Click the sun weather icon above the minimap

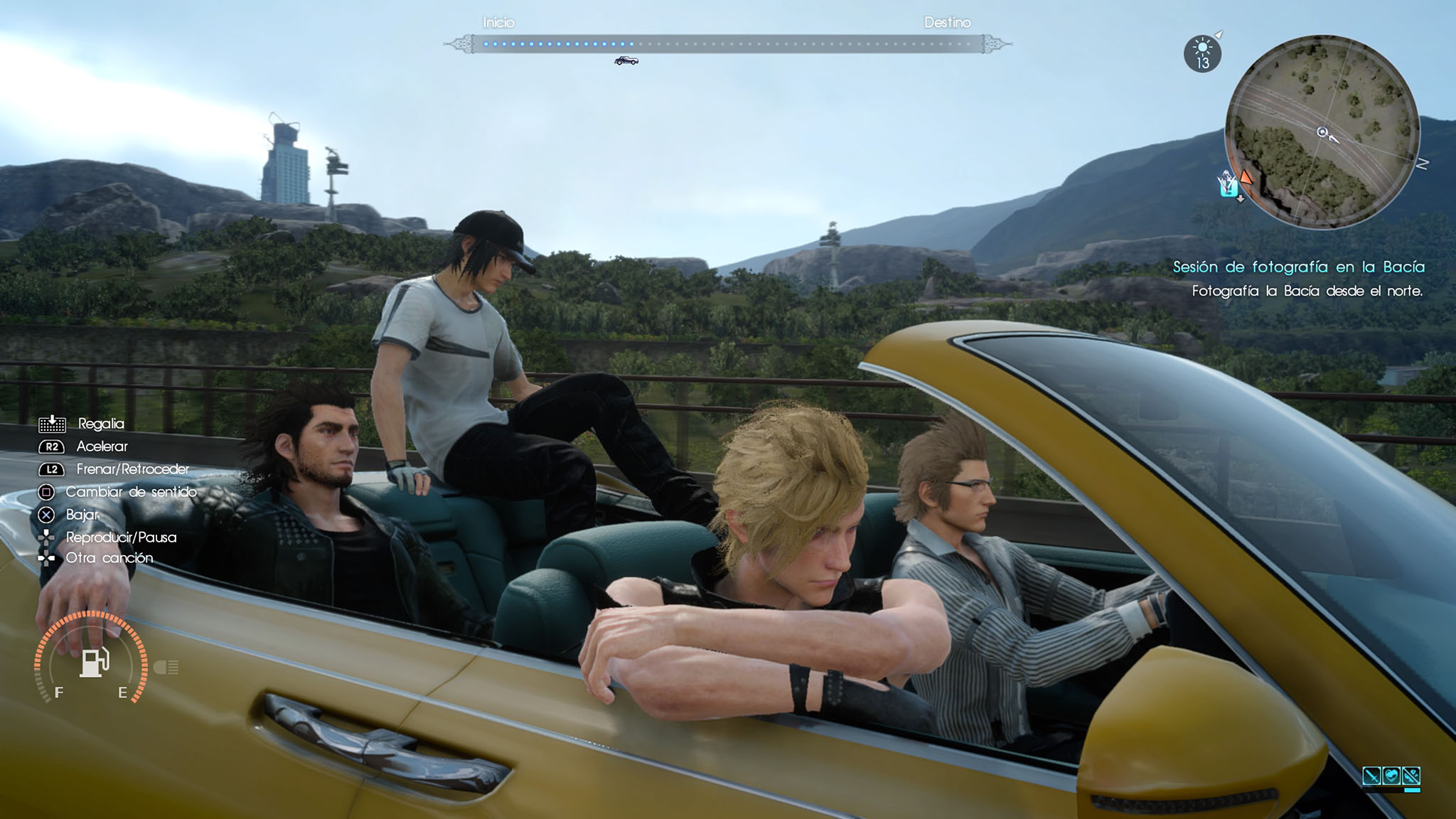coord(1203,48)
